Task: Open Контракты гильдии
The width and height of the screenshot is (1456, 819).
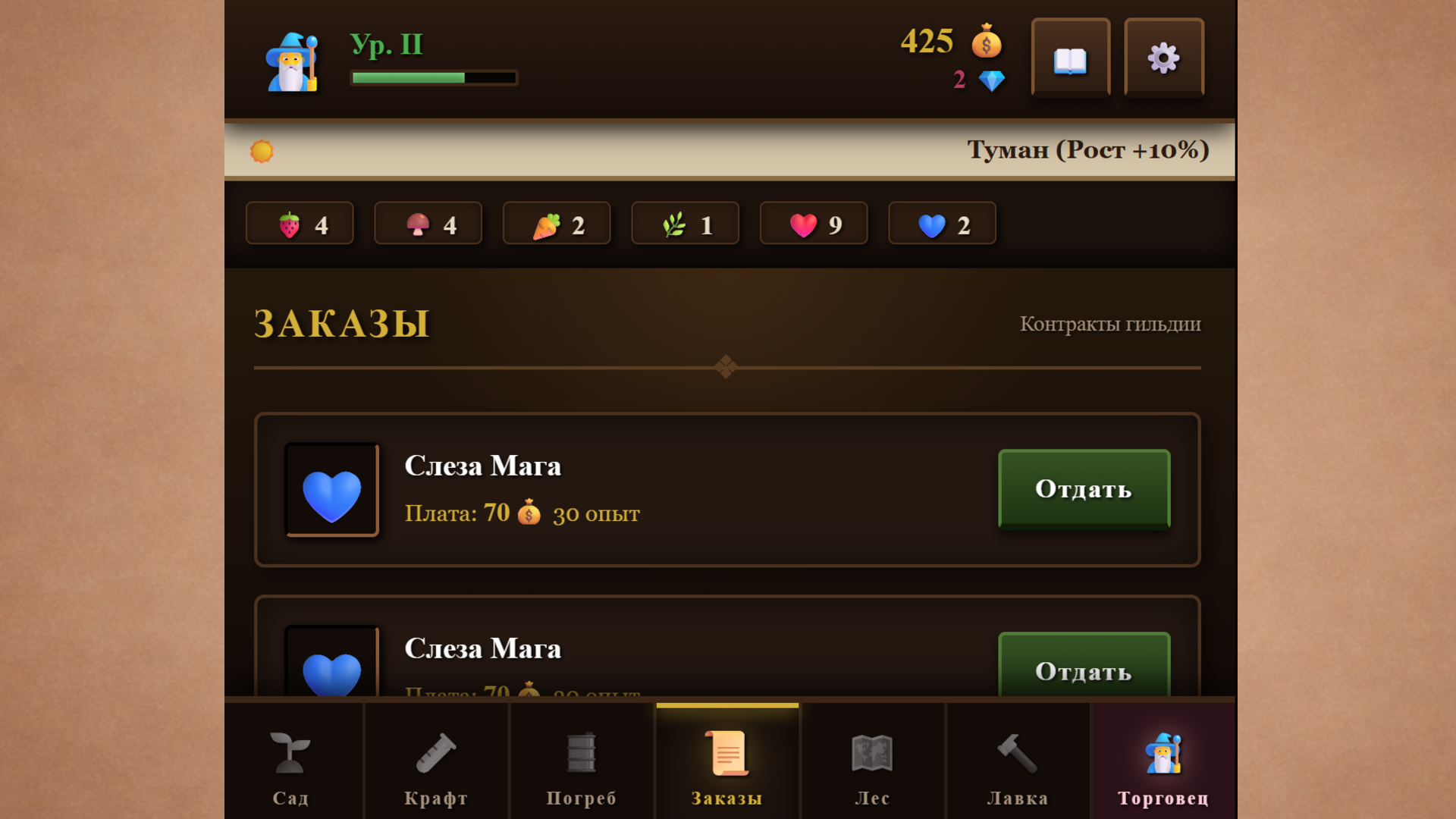Action: 1111,324
